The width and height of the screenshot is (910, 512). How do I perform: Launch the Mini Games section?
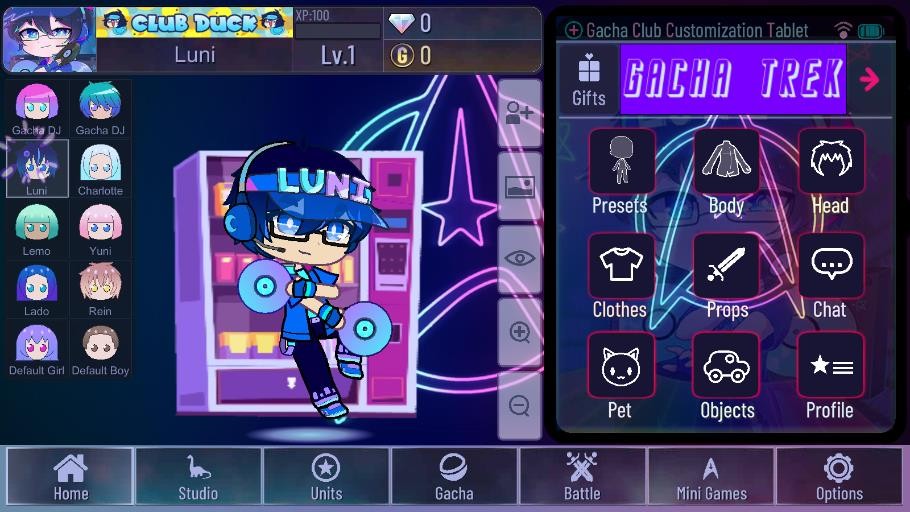coord(711,475)
